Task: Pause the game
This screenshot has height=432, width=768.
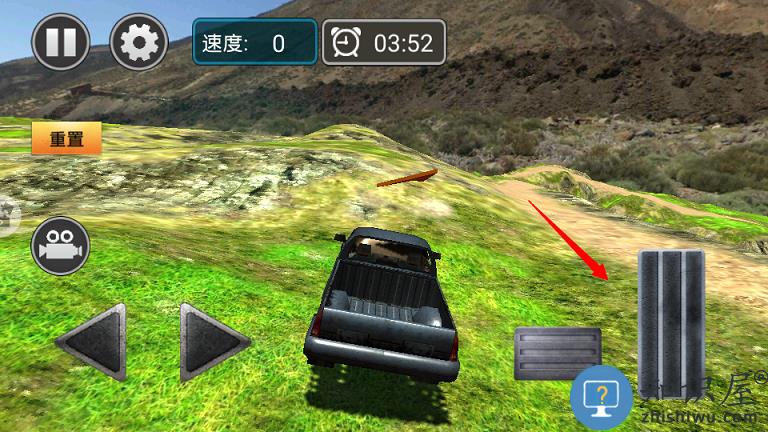Action: pyautogui.click(x=61, y=42)
